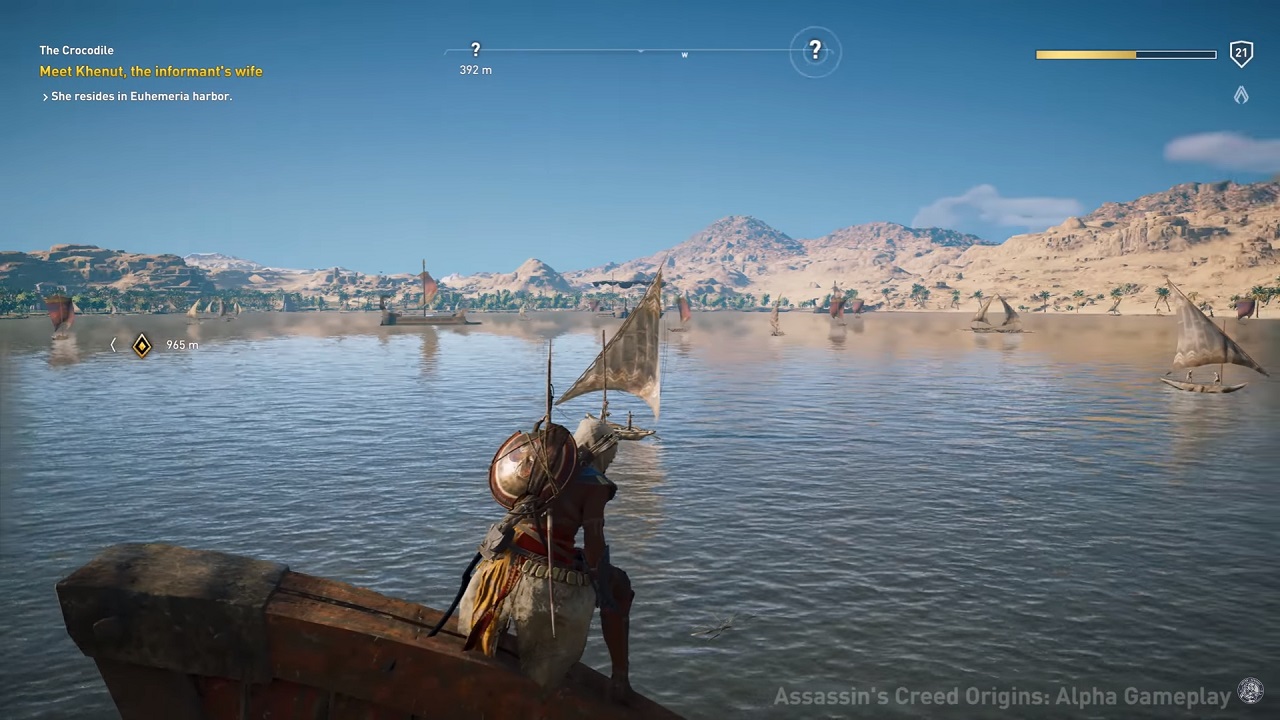The width and height of the screenshot is (1280, 720).
Task: Select the "Meet Khenut" quest objective tracker
Action: [151, 71]
